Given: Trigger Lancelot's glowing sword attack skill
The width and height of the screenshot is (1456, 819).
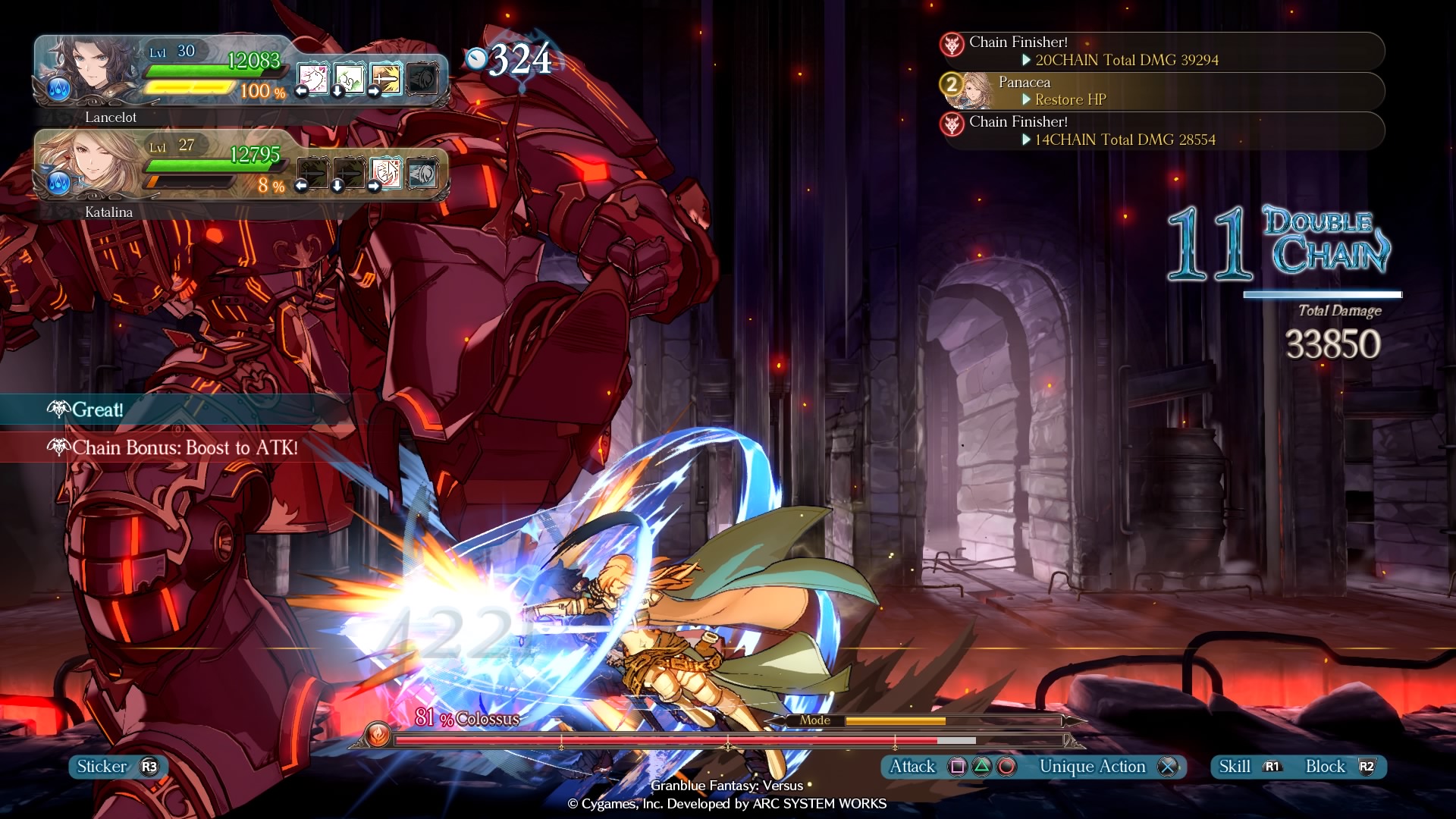Looking at the screenshot, I should pyautogui.click(x=386, y=78).
